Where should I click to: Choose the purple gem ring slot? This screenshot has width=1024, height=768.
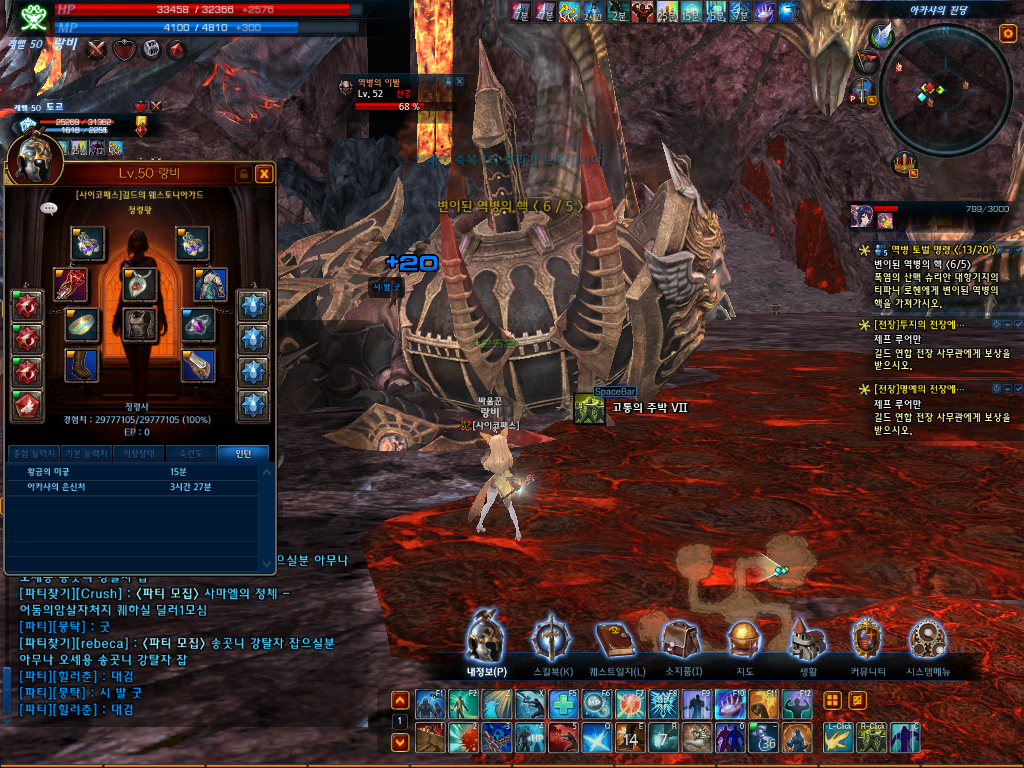[x=198, y=324]
